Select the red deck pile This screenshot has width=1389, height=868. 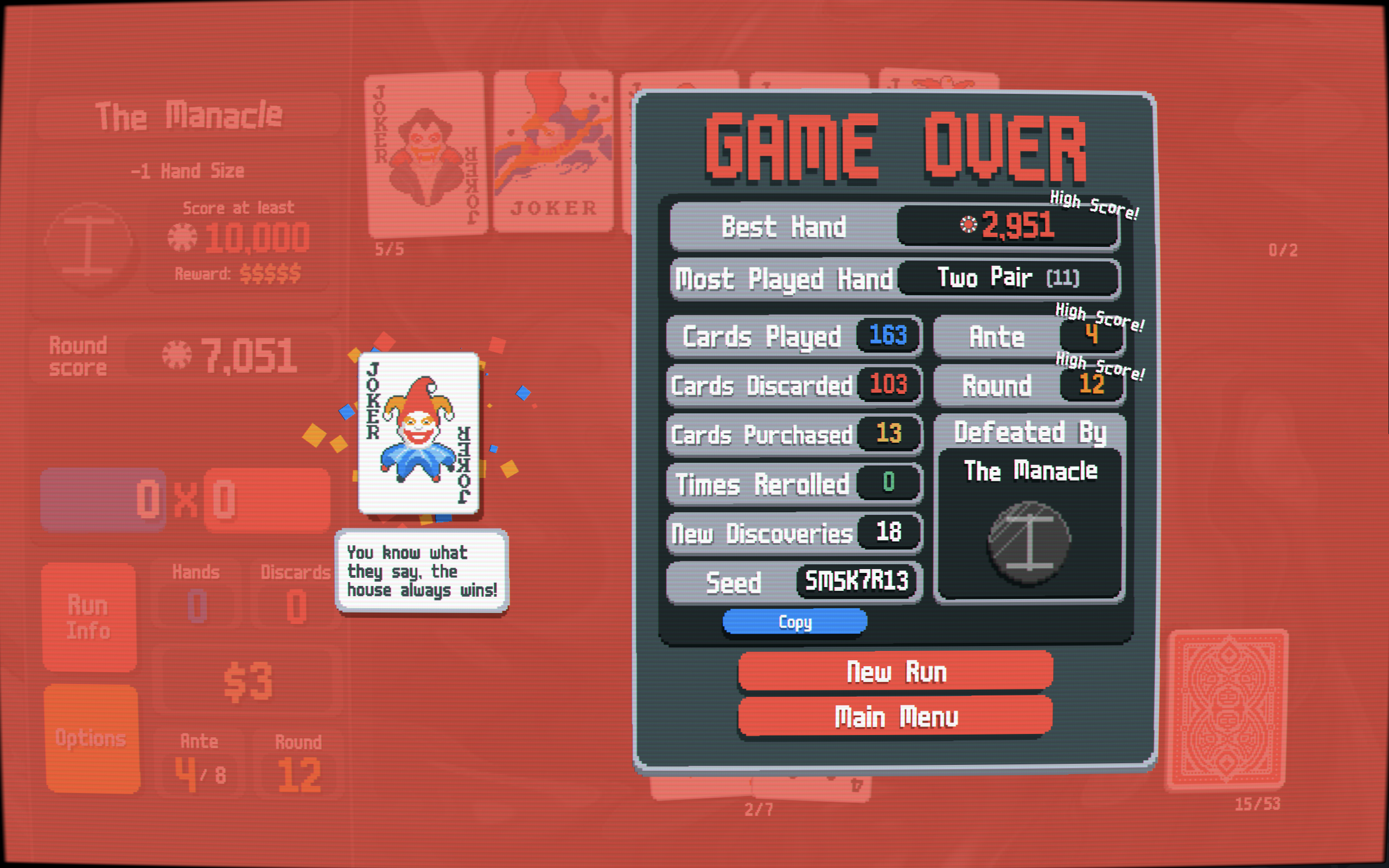pos(1227,709)
